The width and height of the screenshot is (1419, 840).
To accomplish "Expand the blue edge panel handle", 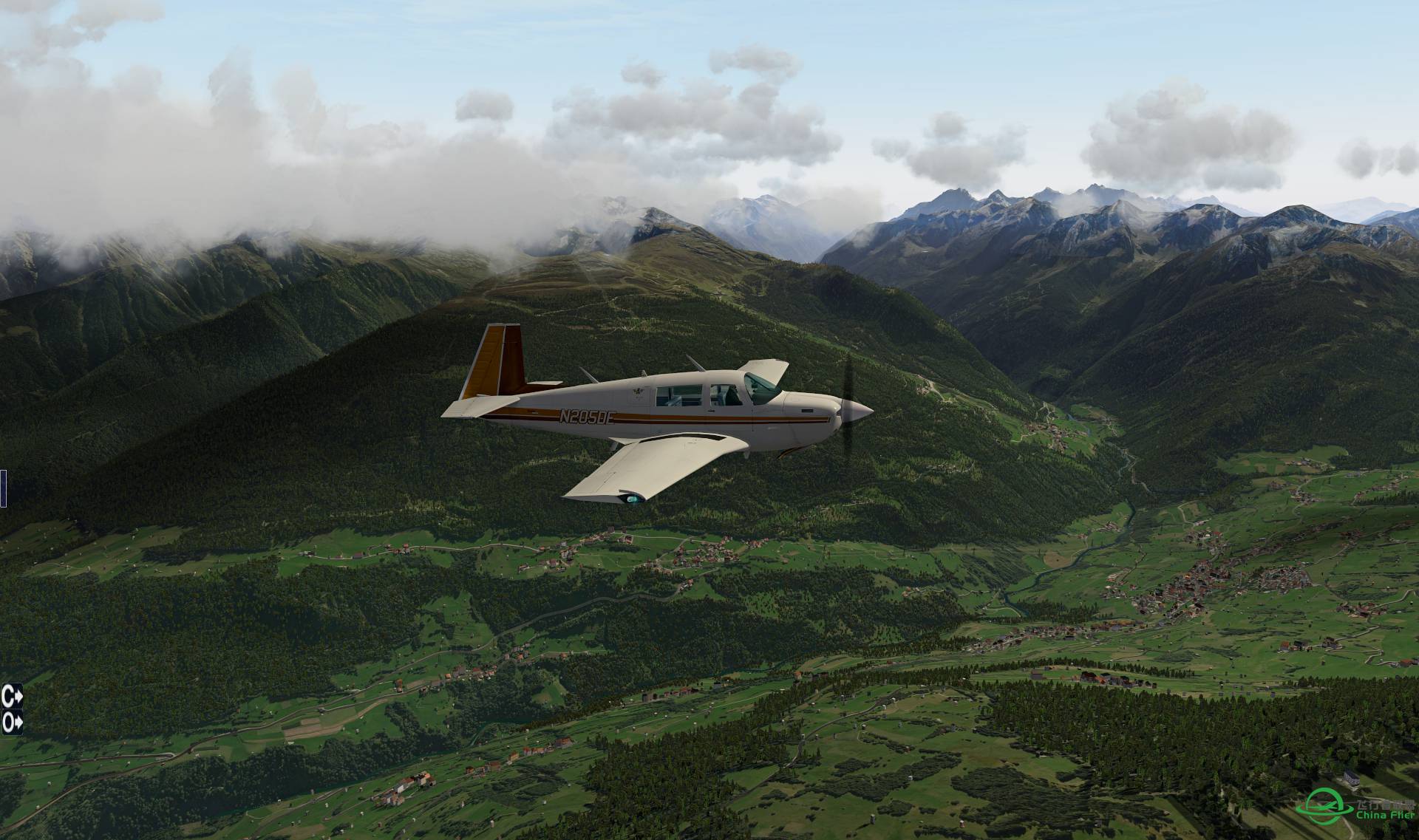I will (3, 488).
